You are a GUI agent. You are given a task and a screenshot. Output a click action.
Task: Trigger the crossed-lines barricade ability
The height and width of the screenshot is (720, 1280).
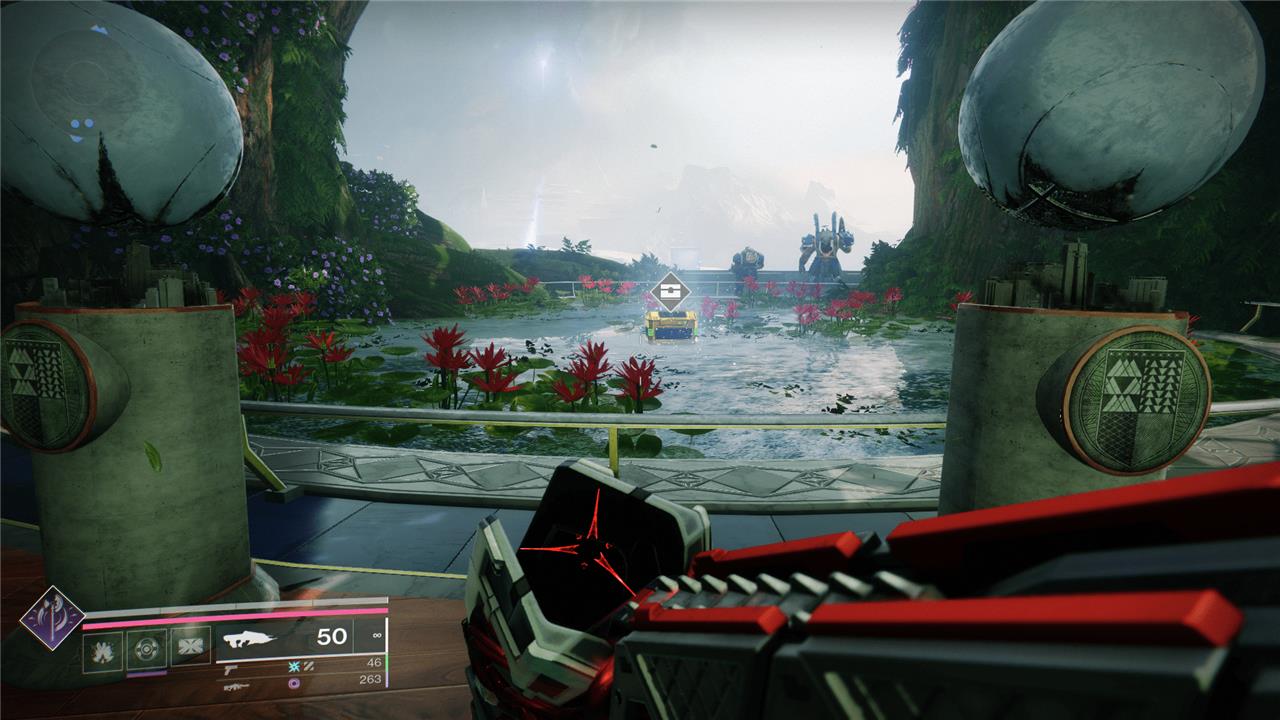click(189, 646)
